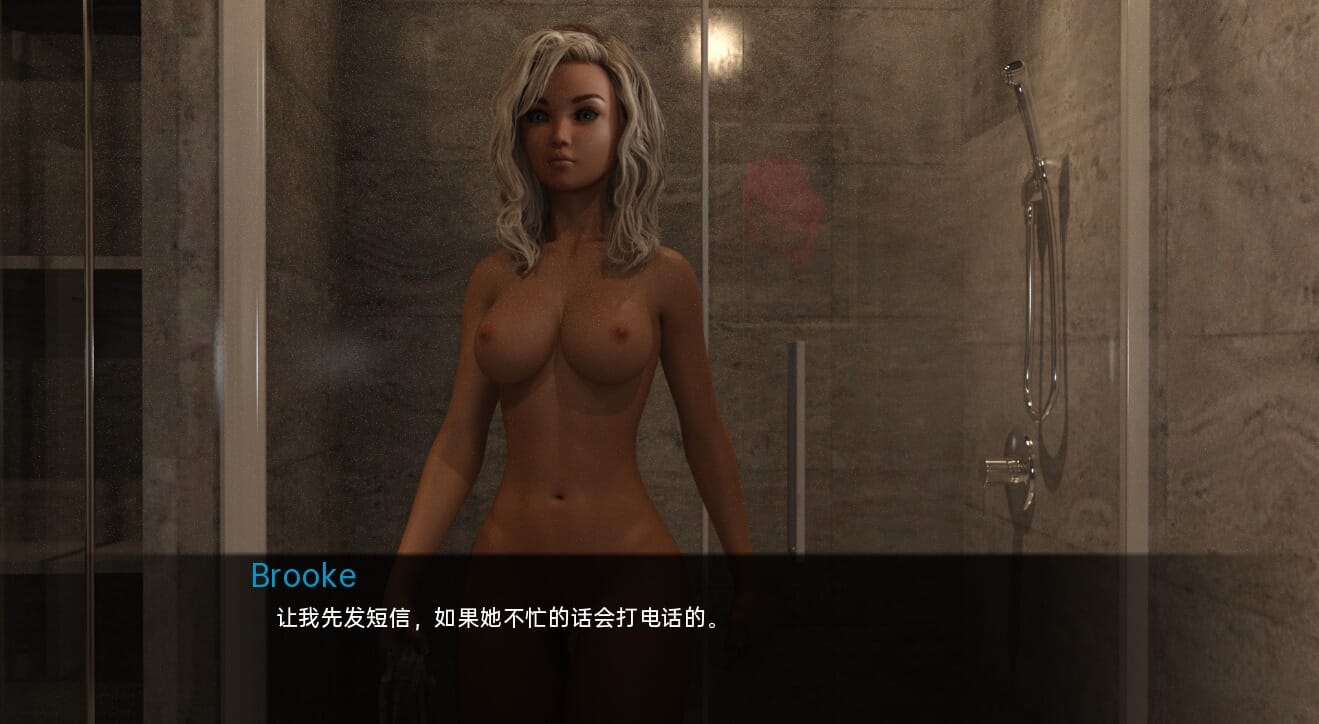This screenshot has height=724, width=1319.
Task: Click the bottom edge of the screen
Action: (x=660, y=718)
